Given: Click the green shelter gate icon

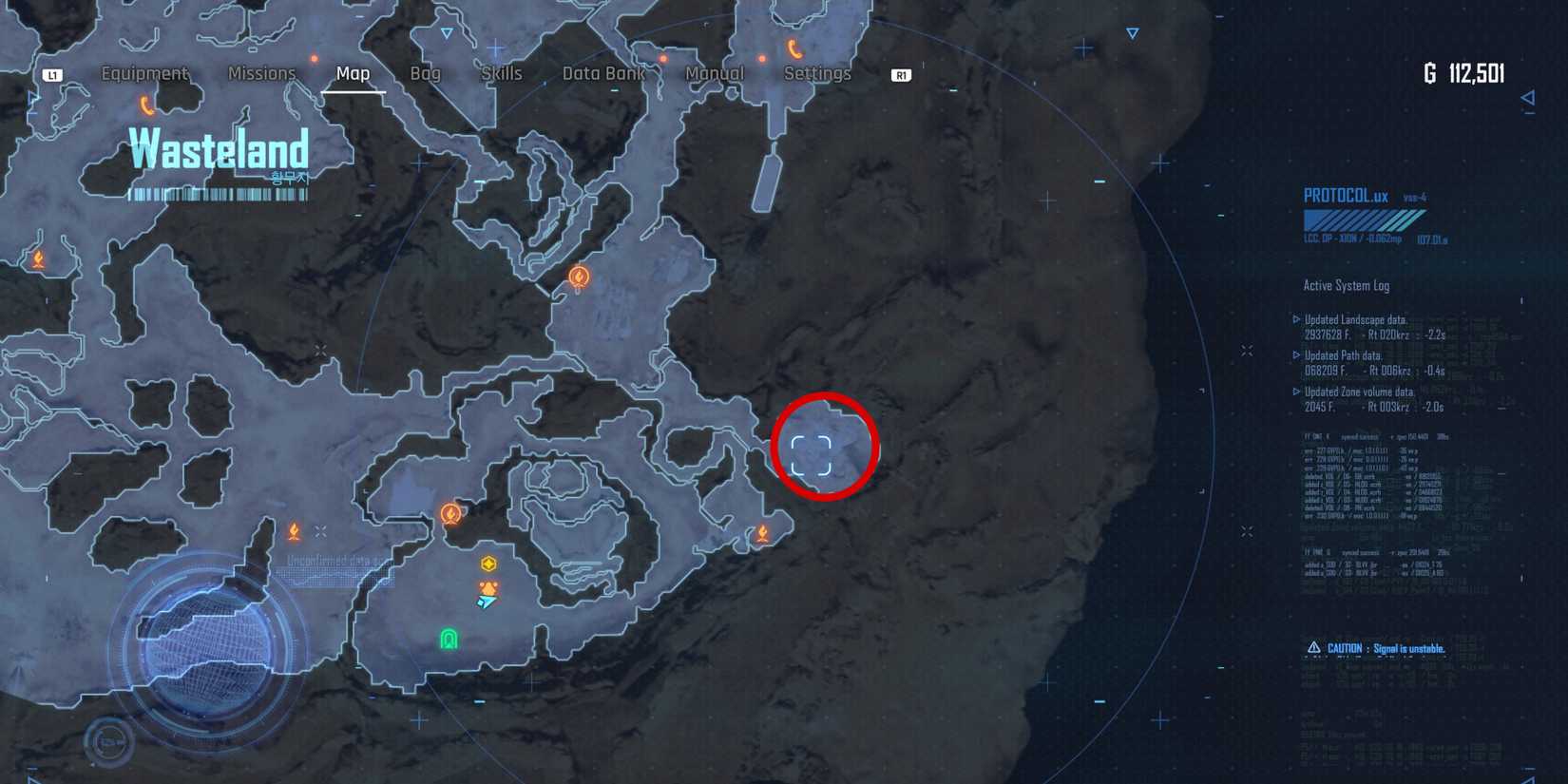Looking at the screenshot, I should [449, 639].
